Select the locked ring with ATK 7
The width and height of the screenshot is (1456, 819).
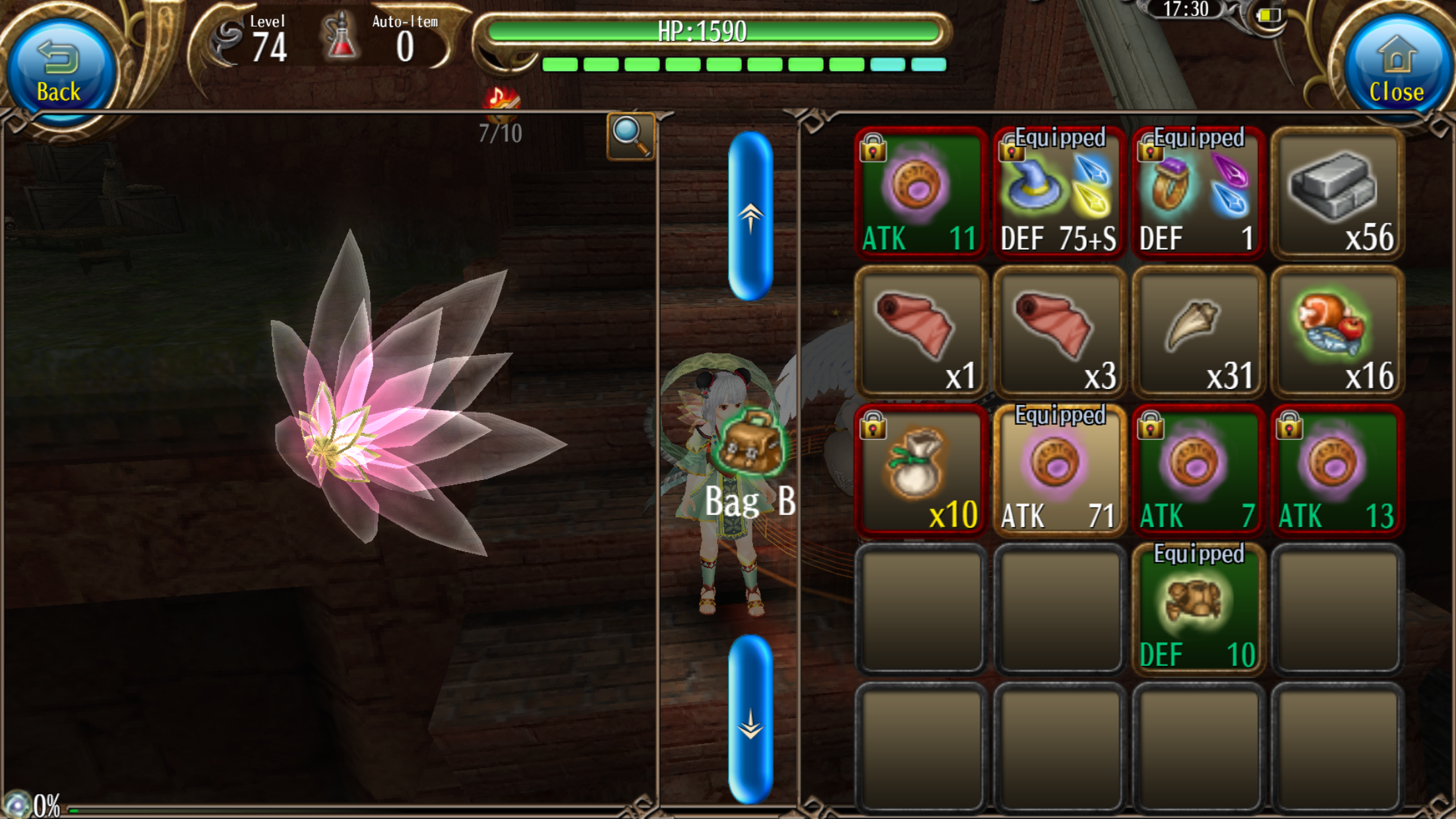click(1198, 471)
